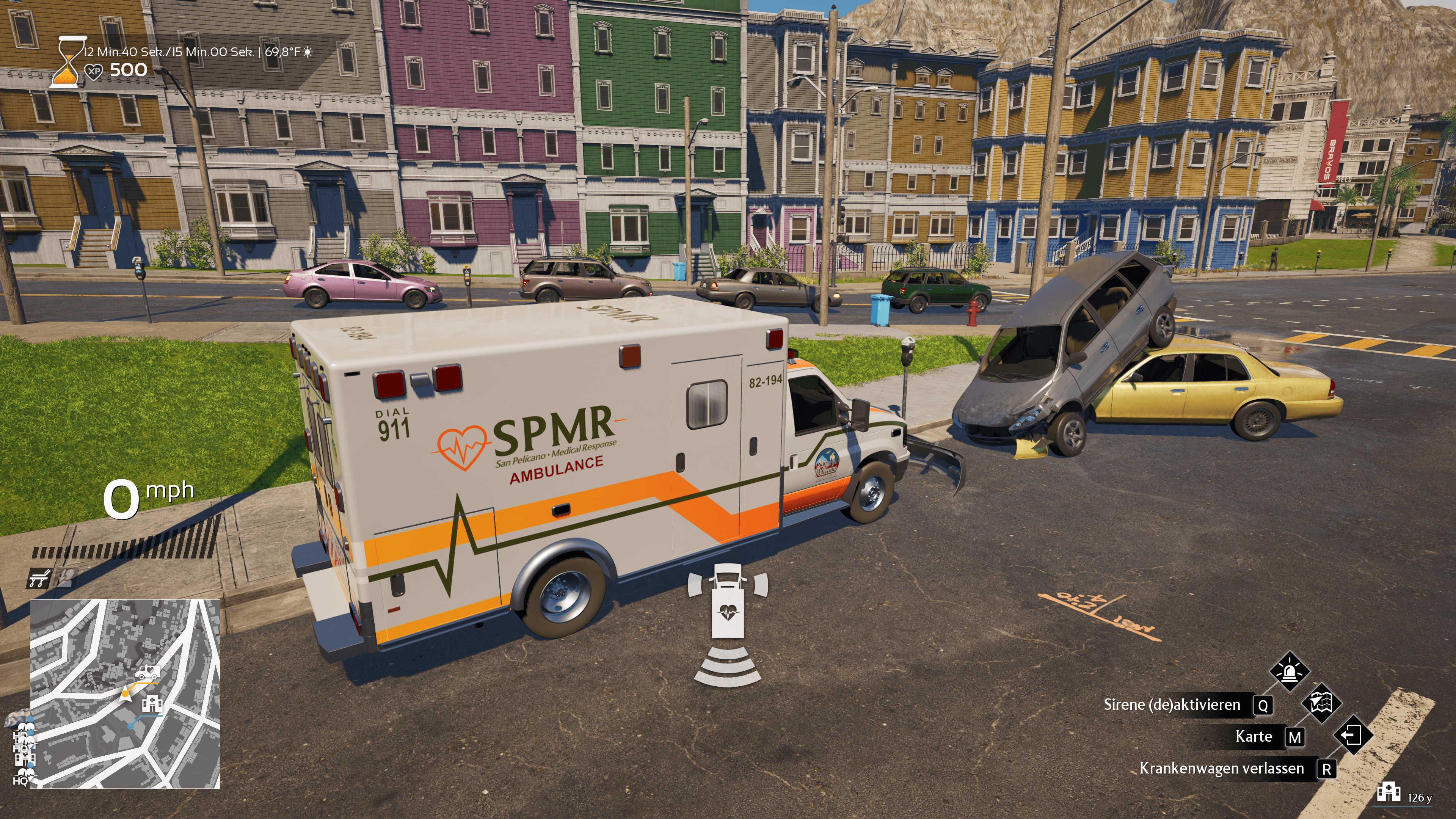1456x819 pixels.
Task: Select the "Sirene (de)aktivieren" label
Action: point(1172,705)
